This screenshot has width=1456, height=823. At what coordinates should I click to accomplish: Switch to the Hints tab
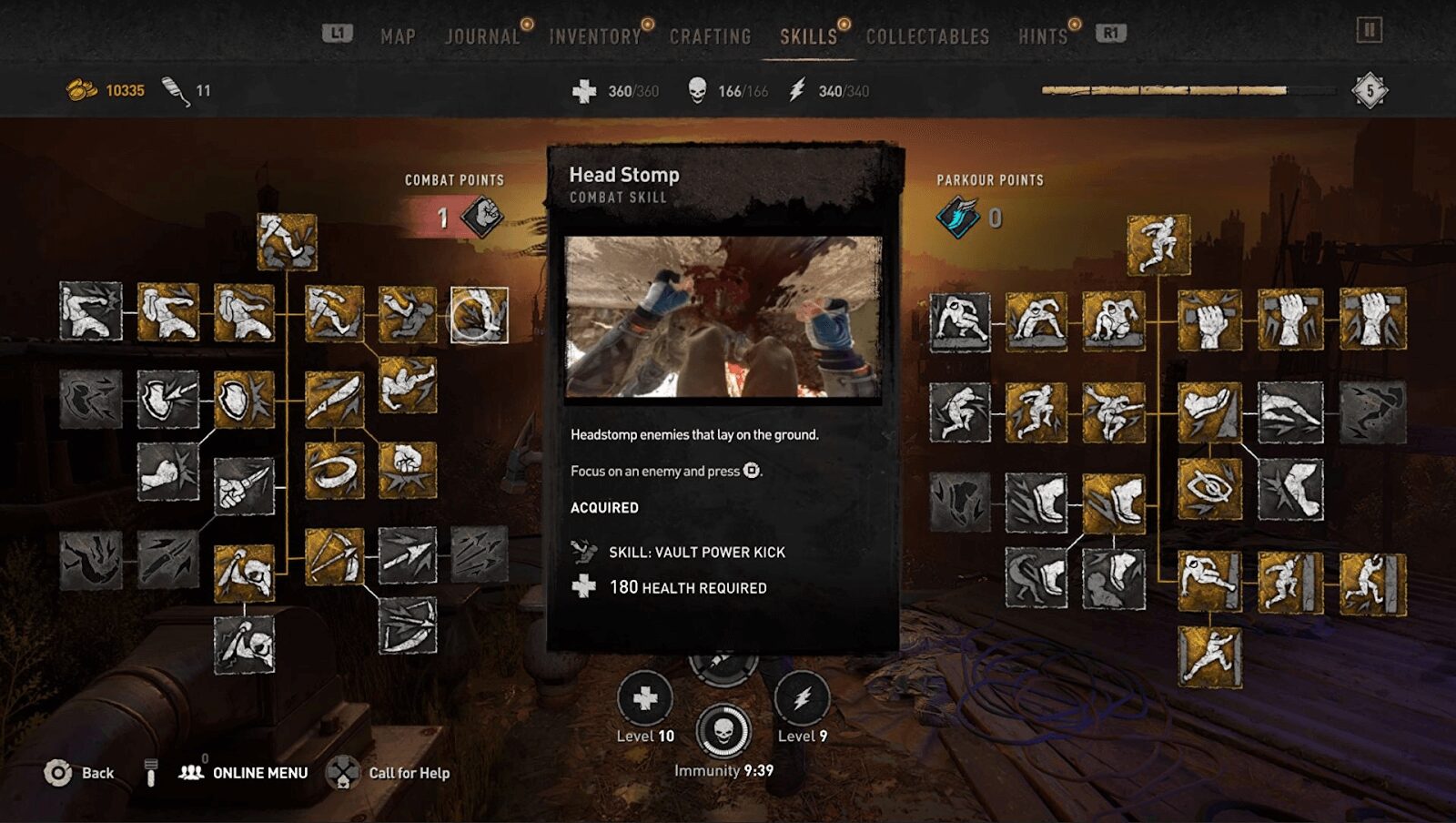(1042, 36)
